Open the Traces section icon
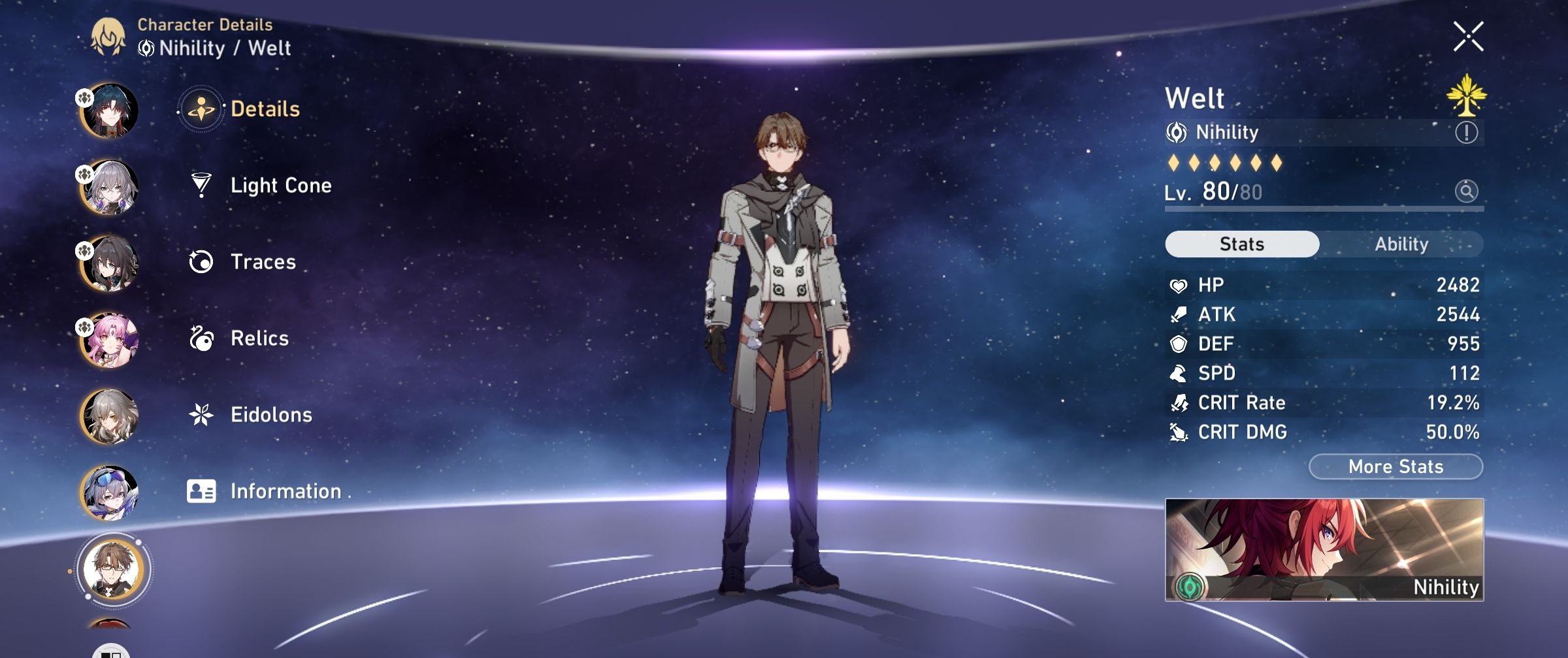This screenshot has height=658, width=1568. [203, 261]
